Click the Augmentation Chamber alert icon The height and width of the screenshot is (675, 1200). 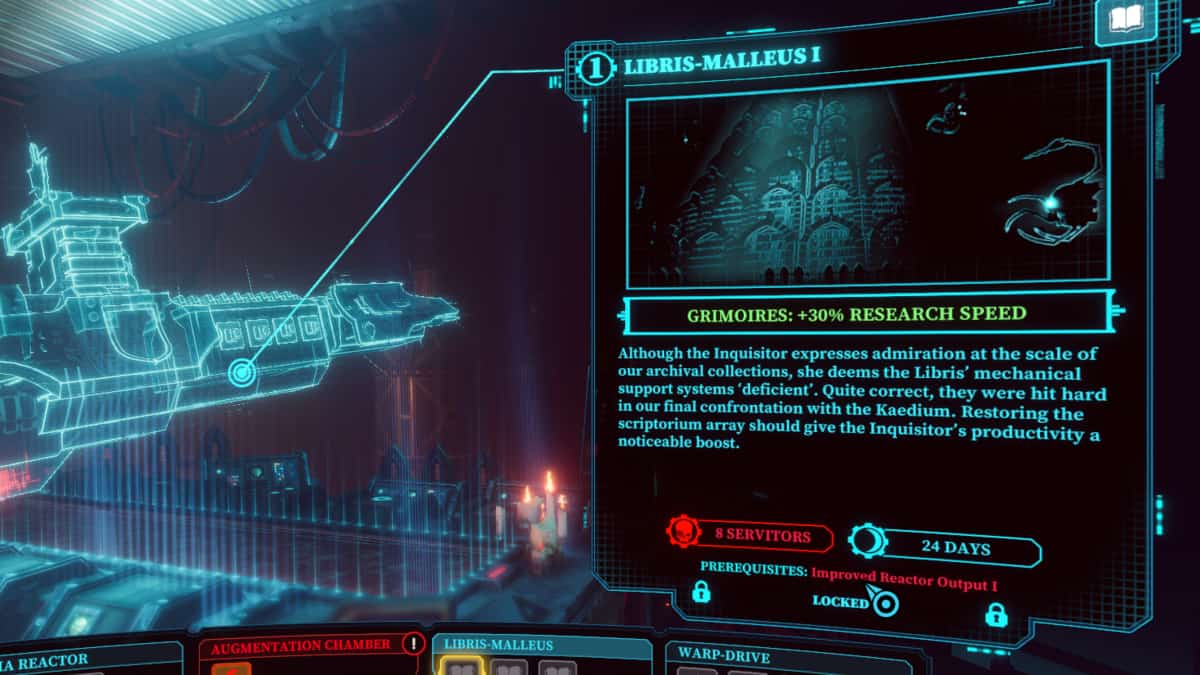click(x=412, y=643)
